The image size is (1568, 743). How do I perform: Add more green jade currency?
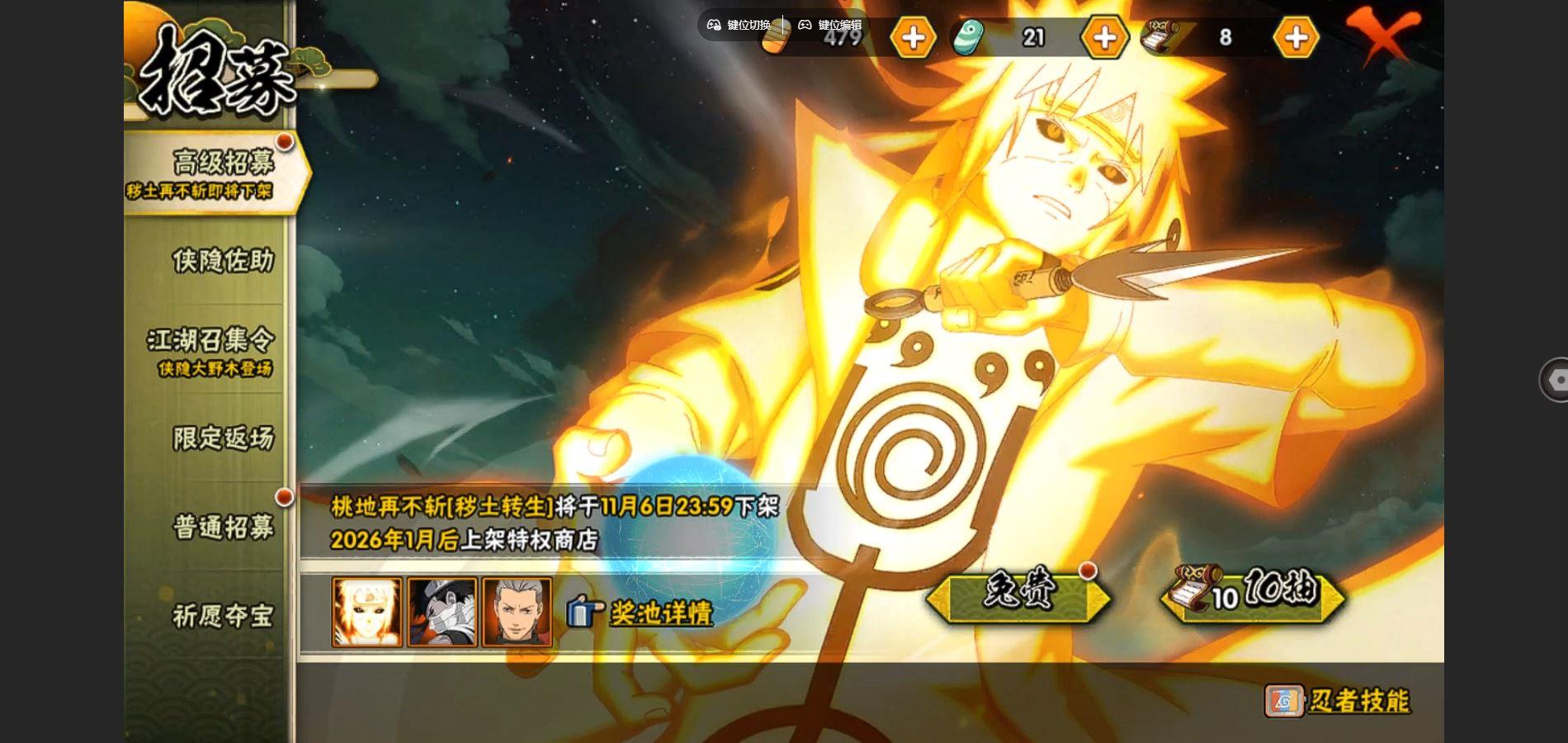[x=1104, y=37]
